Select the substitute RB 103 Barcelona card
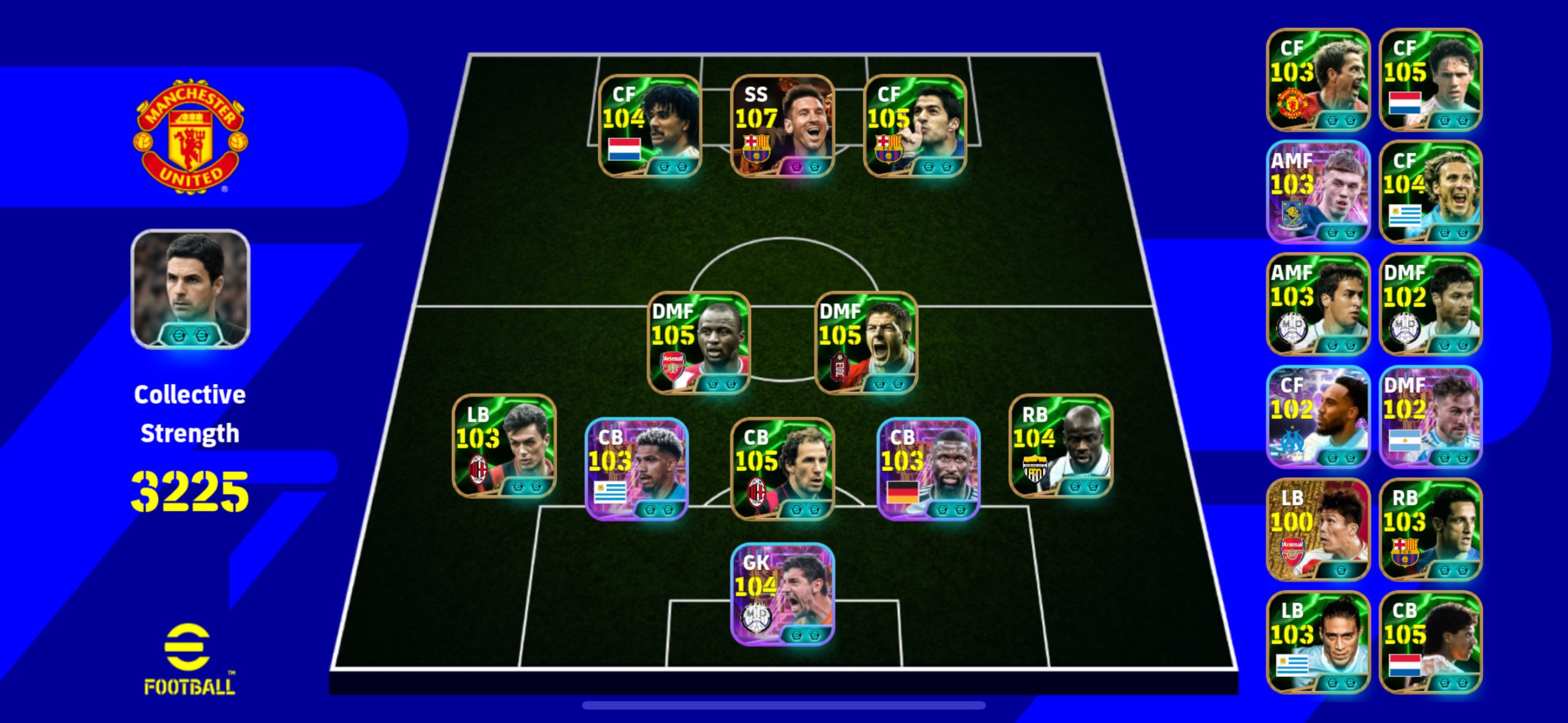The width and height of the screenshot is (1568, 723). 1430,530
